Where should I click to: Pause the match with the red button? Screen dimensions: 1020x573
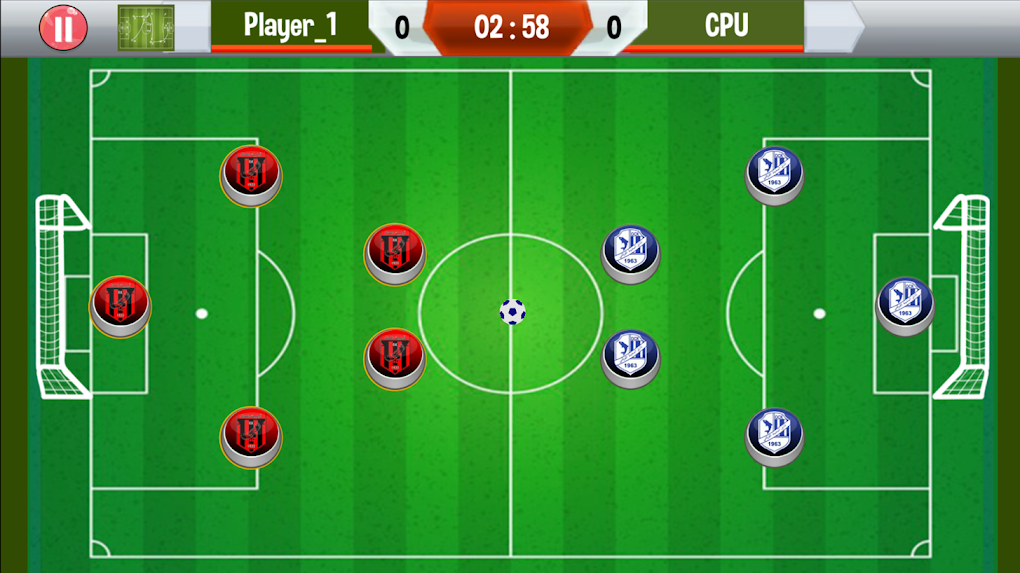[63, 27]
